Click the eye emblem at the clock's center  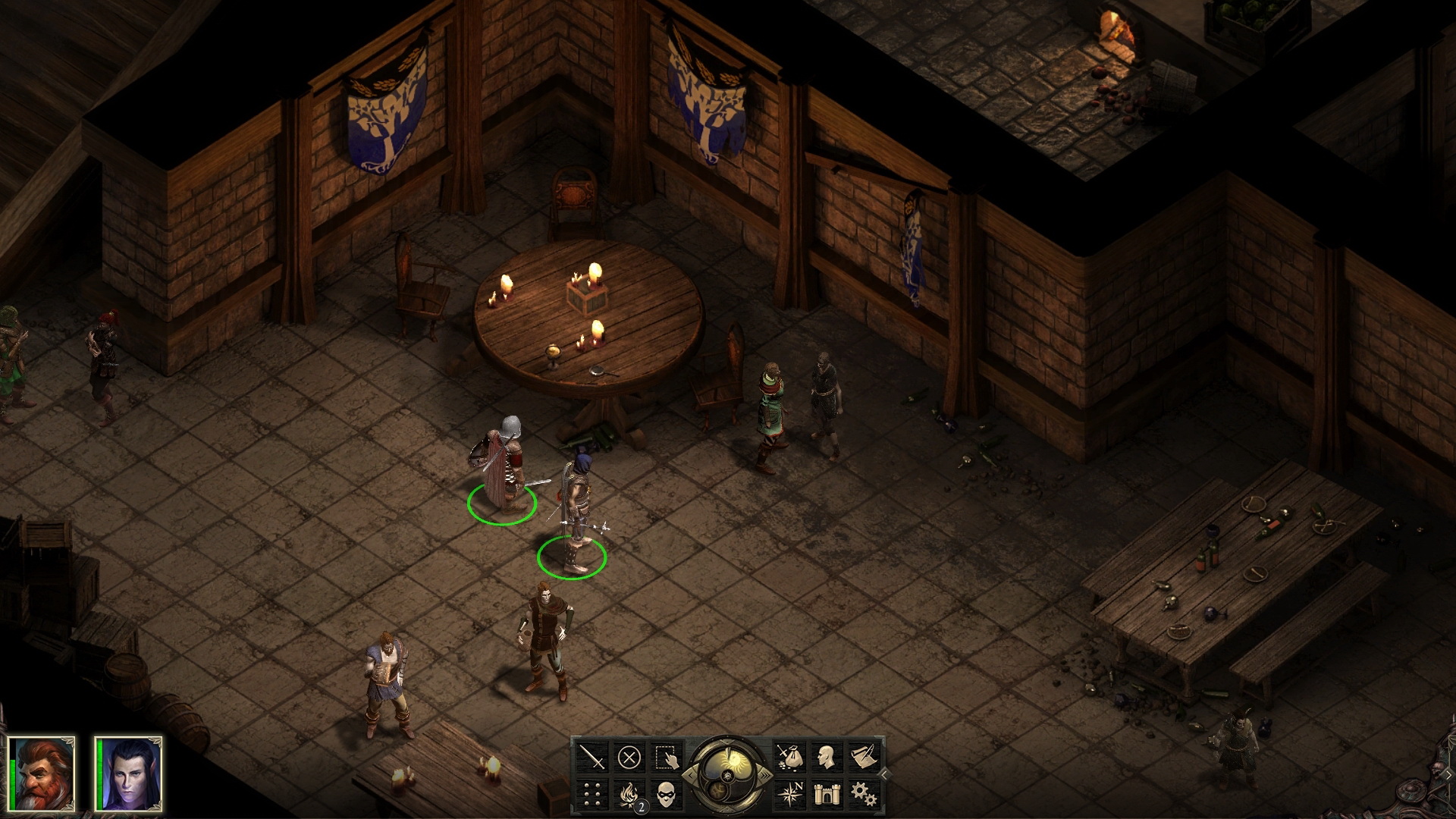pyautogui.click(x=727, y=776)
